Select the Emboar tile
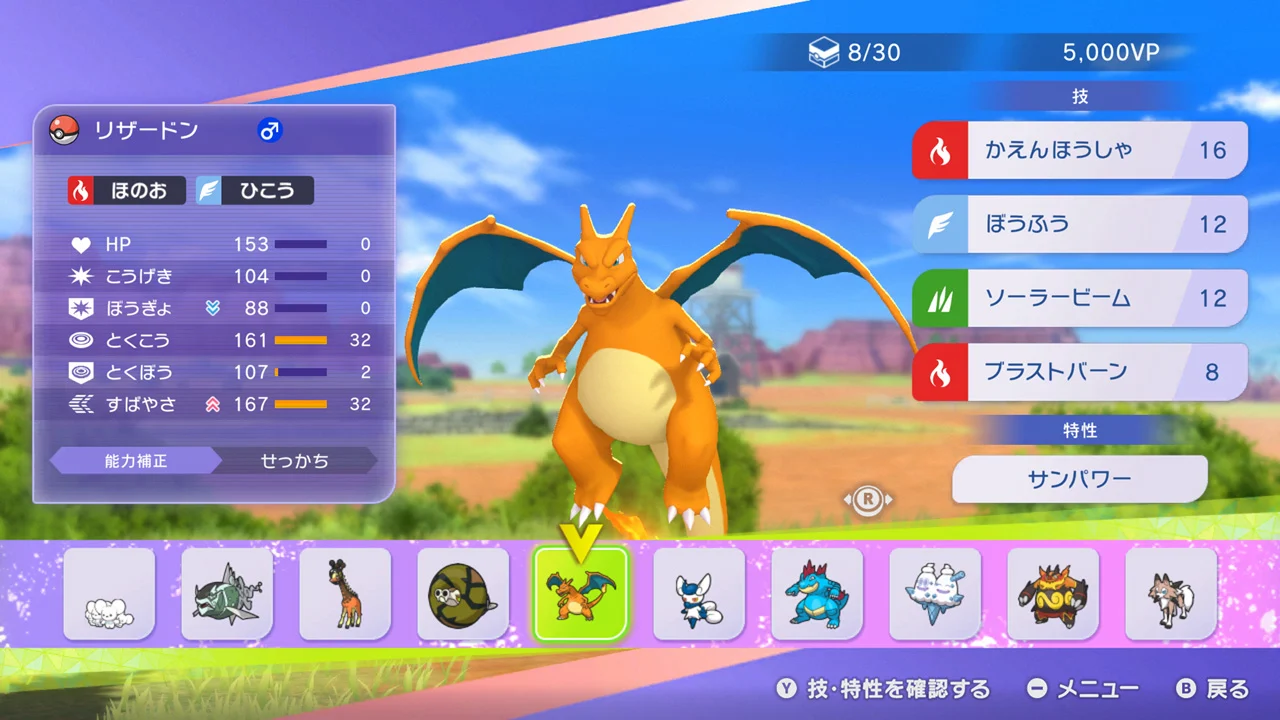 tap(1053, 594)
